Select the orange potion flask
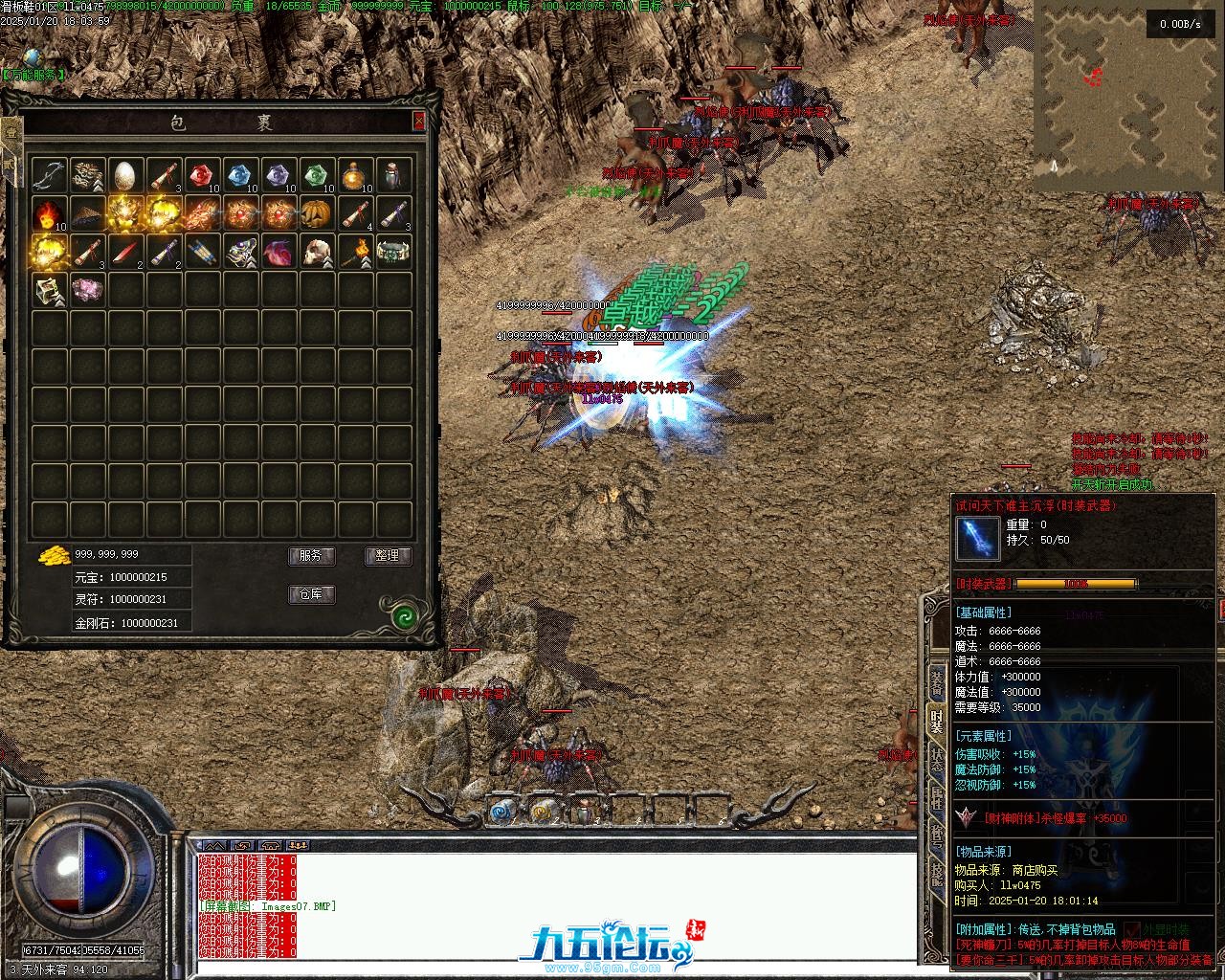This screenshot has height=980, width=1225. [x=355, y=175]
